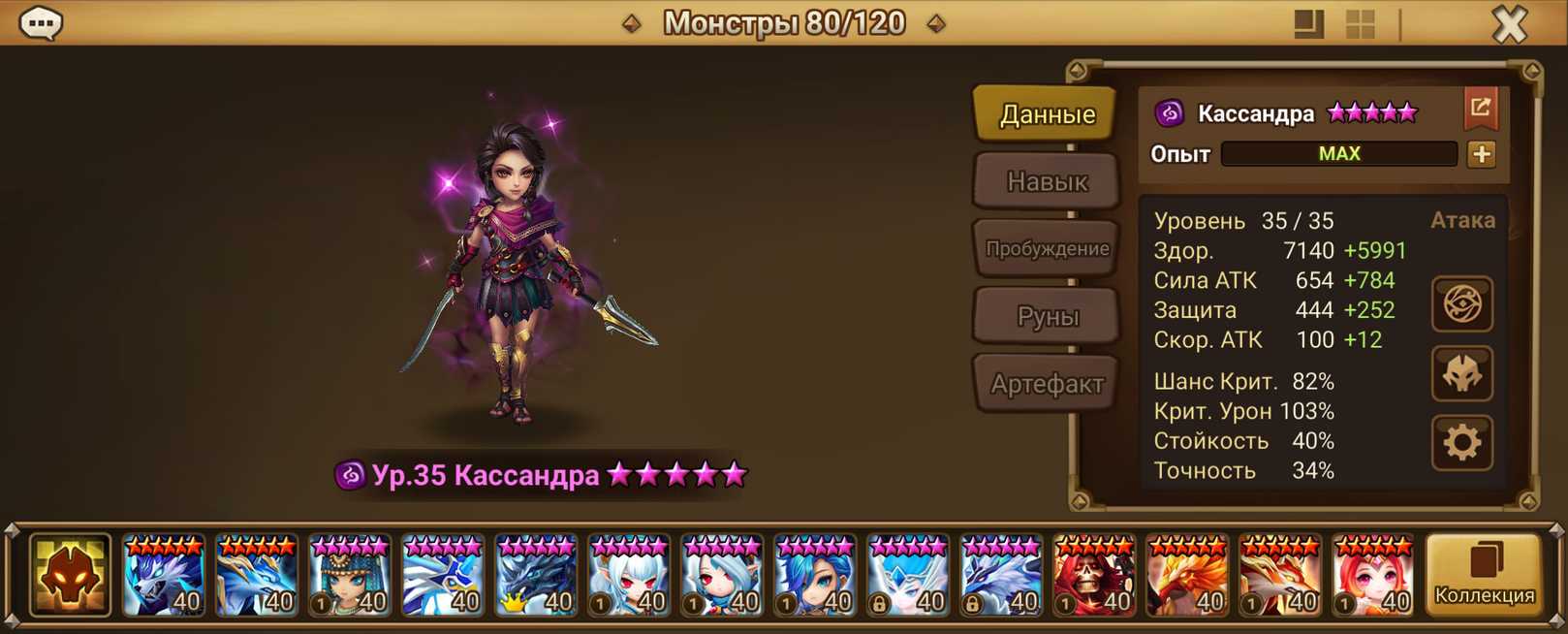Select the split panel view layout

[1308, 24]
